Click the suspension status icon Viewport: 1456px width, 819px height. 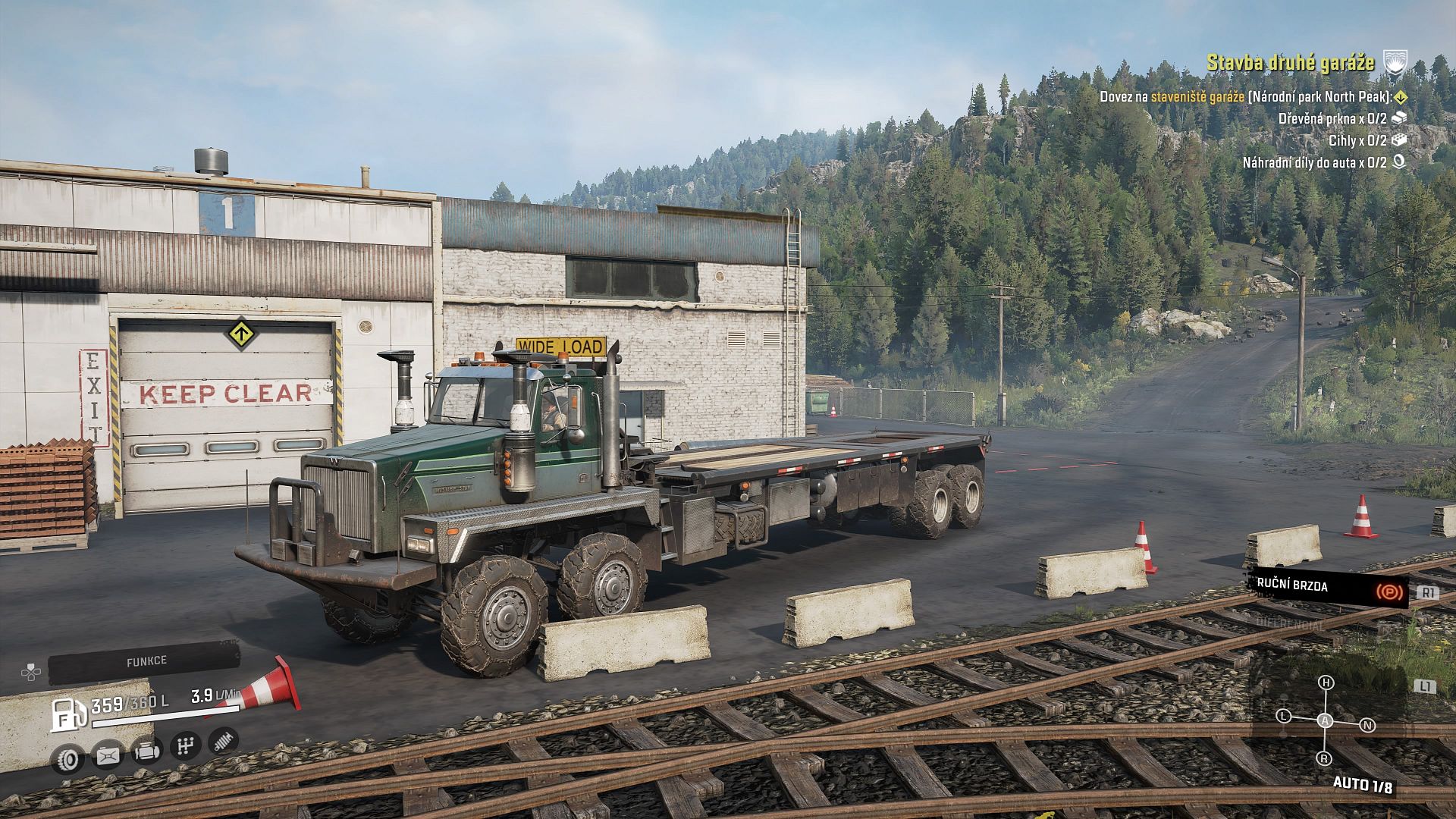[x=223, y=741]
